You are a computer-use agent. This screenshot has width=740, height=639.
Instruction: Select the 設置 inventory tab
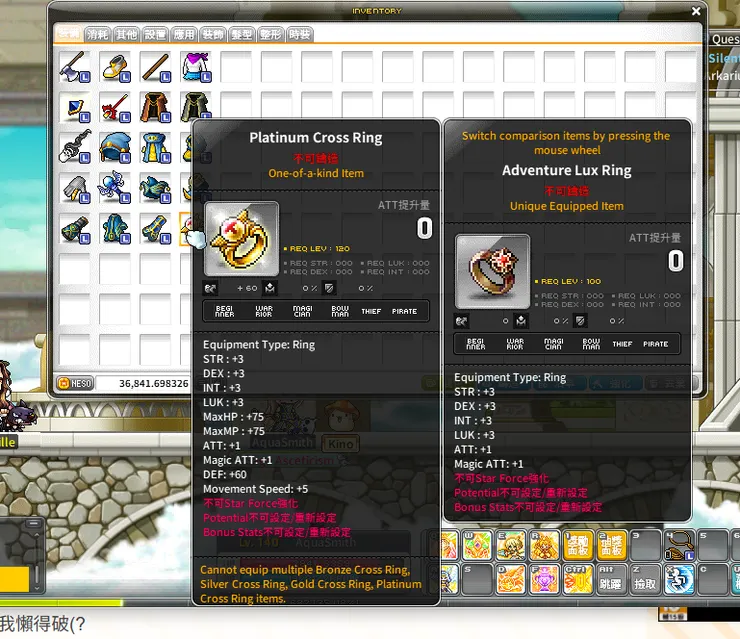155,34
